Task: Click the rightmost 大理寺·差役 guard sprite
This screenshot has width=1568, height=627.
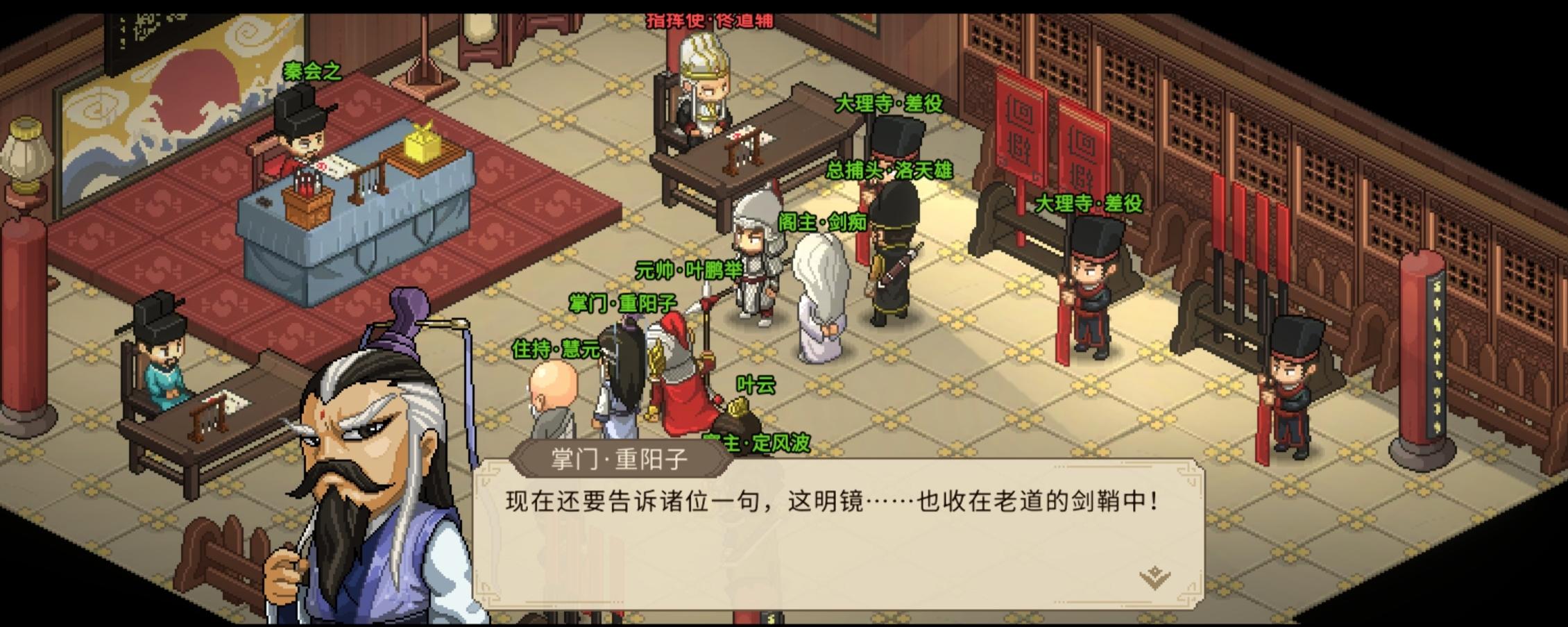Action: click(1296, 389)
